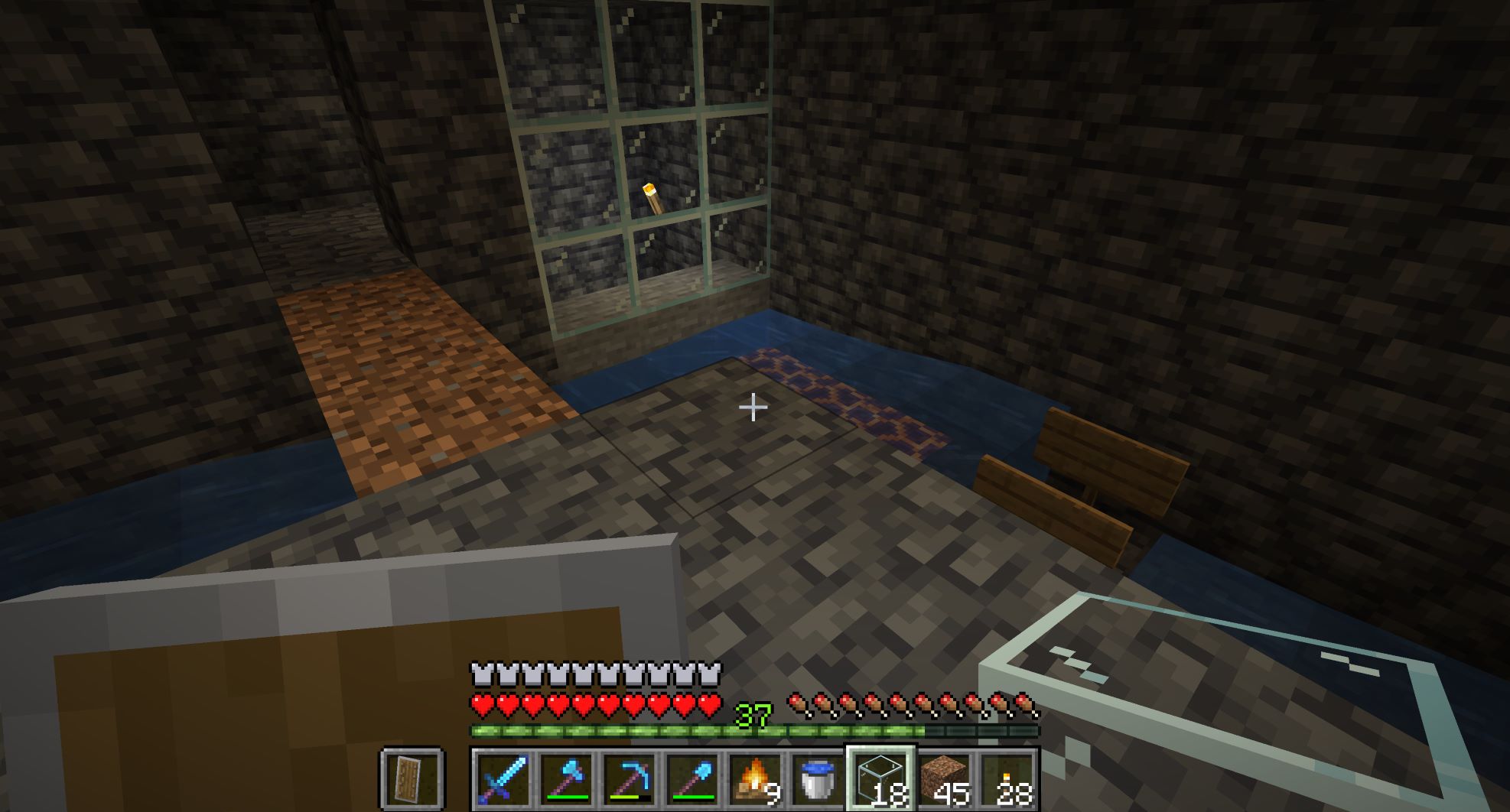Choose the water bucket slot
This screenshot has height=812, width=1510.
click(818, 780)
